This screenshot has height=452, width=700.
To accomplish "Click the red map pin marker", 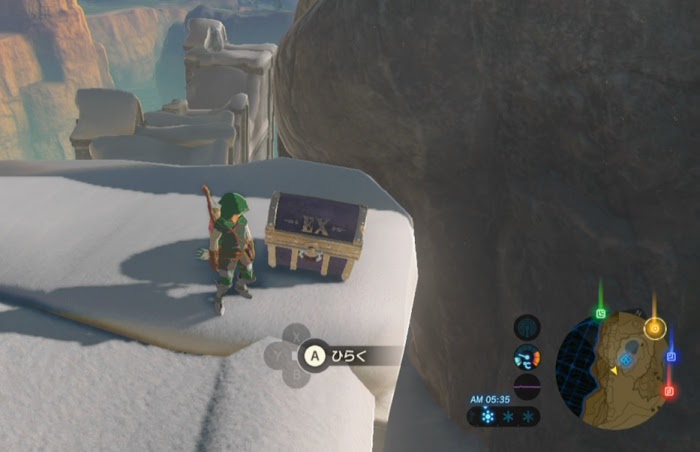I will tap(669, 391).
